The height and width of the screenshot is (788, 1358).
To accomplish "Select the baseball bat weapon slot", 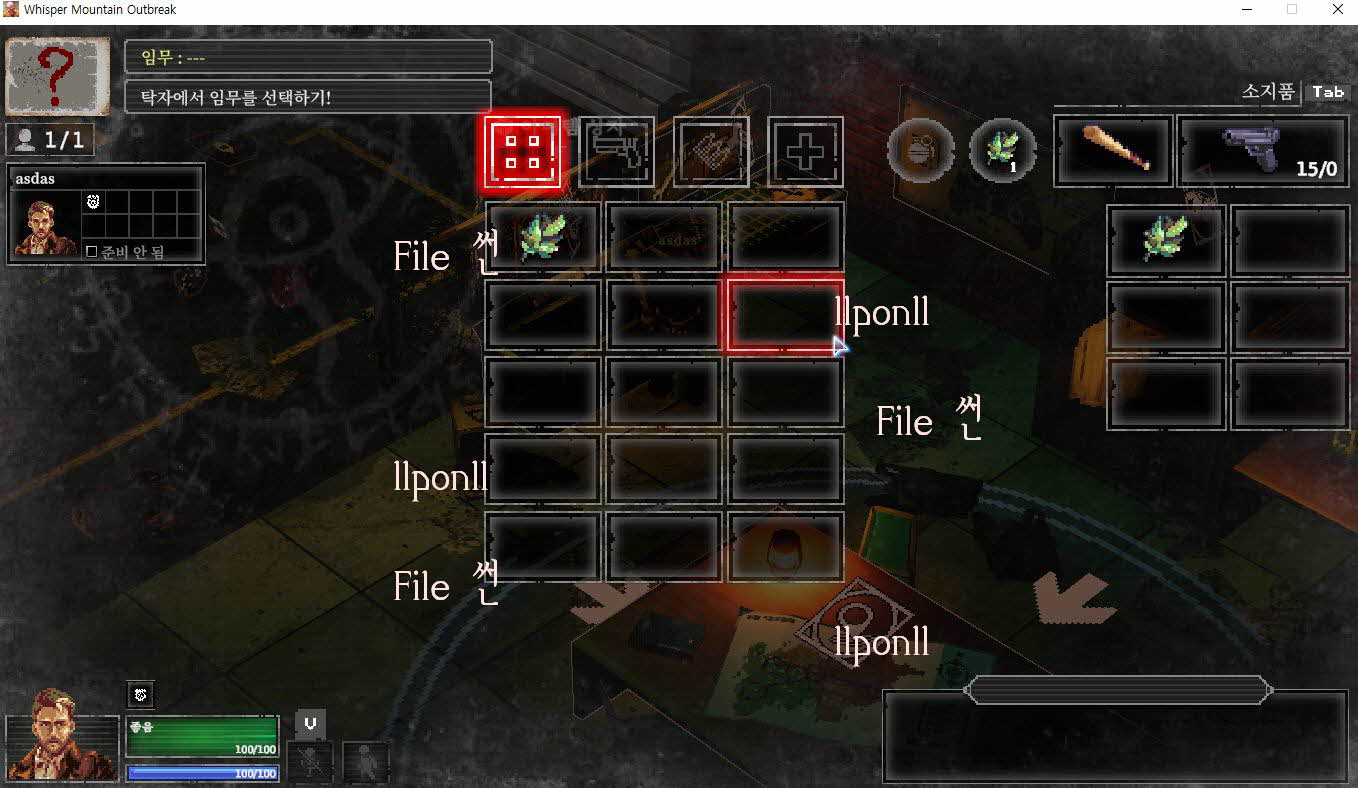I will [1113, 152].
